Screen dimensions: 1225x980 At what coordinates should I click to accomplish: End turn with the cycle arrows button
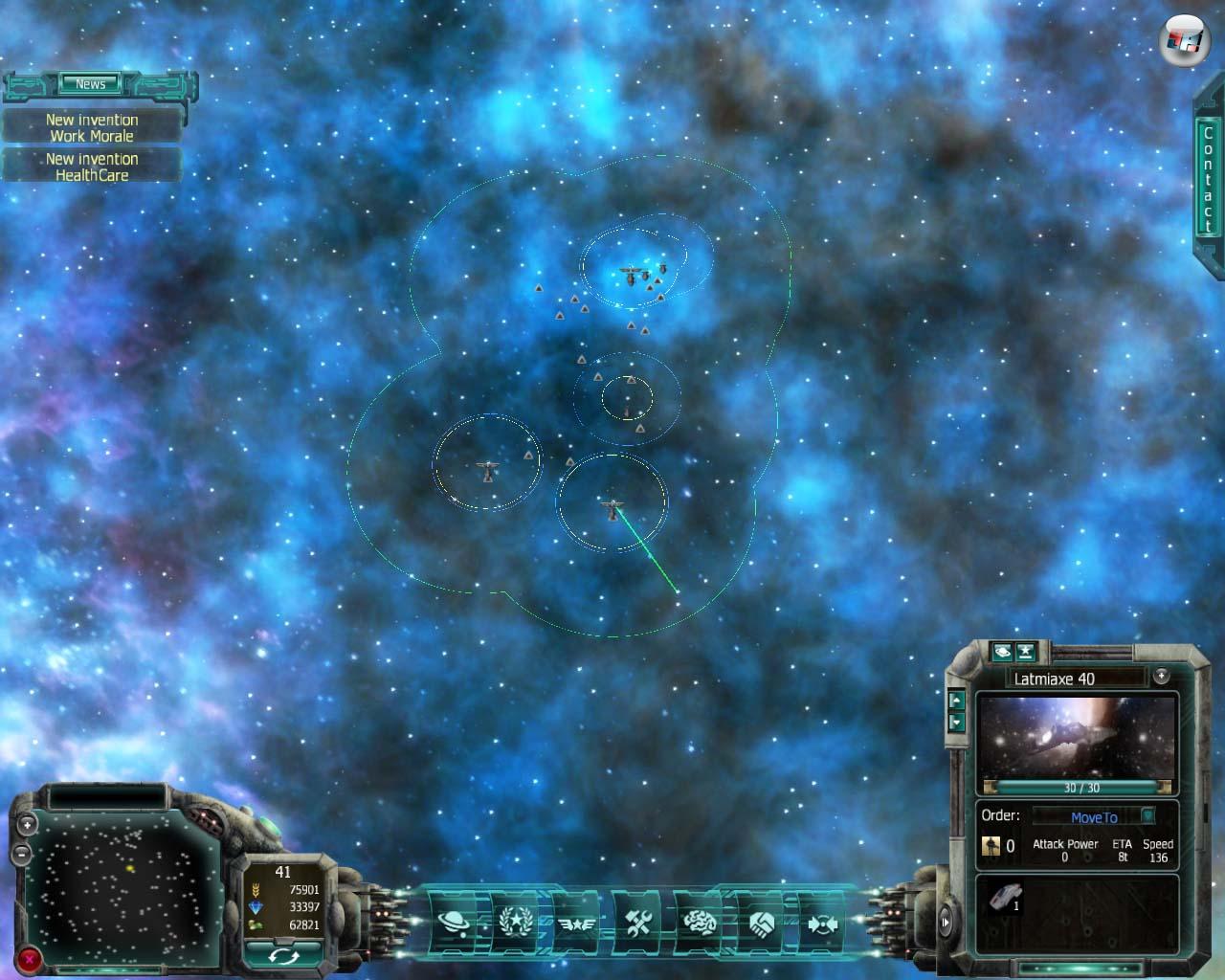(x=282, y=954)
